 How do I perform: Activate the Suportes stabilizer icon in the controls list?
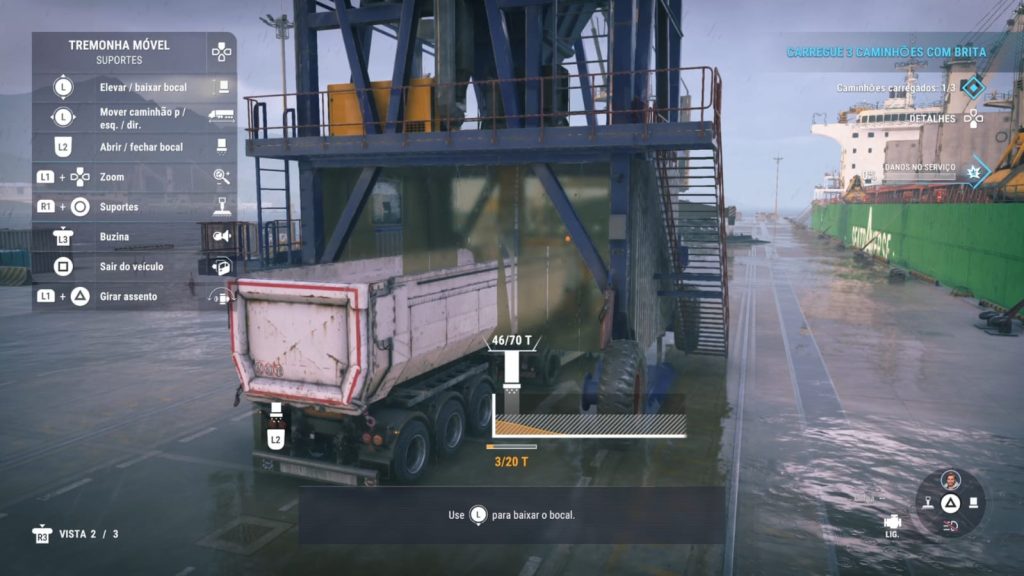(221, 207)
